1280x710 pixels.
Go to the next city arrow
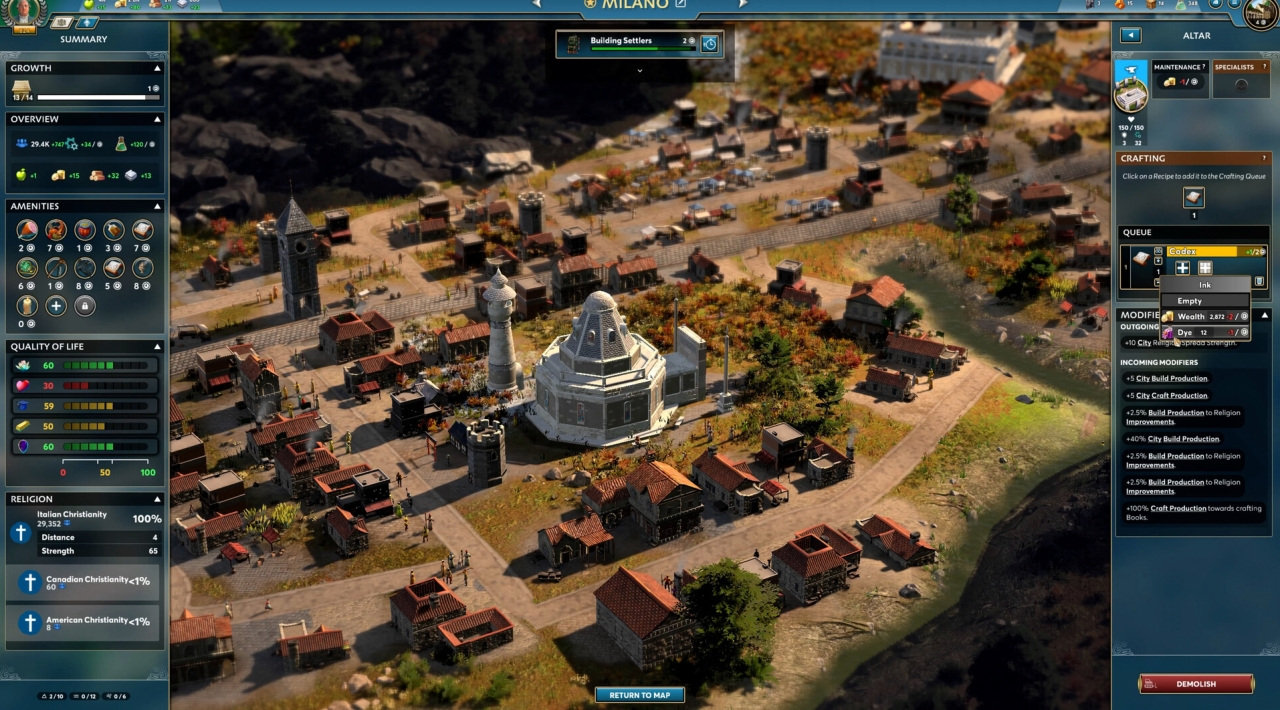pos(742,4)
